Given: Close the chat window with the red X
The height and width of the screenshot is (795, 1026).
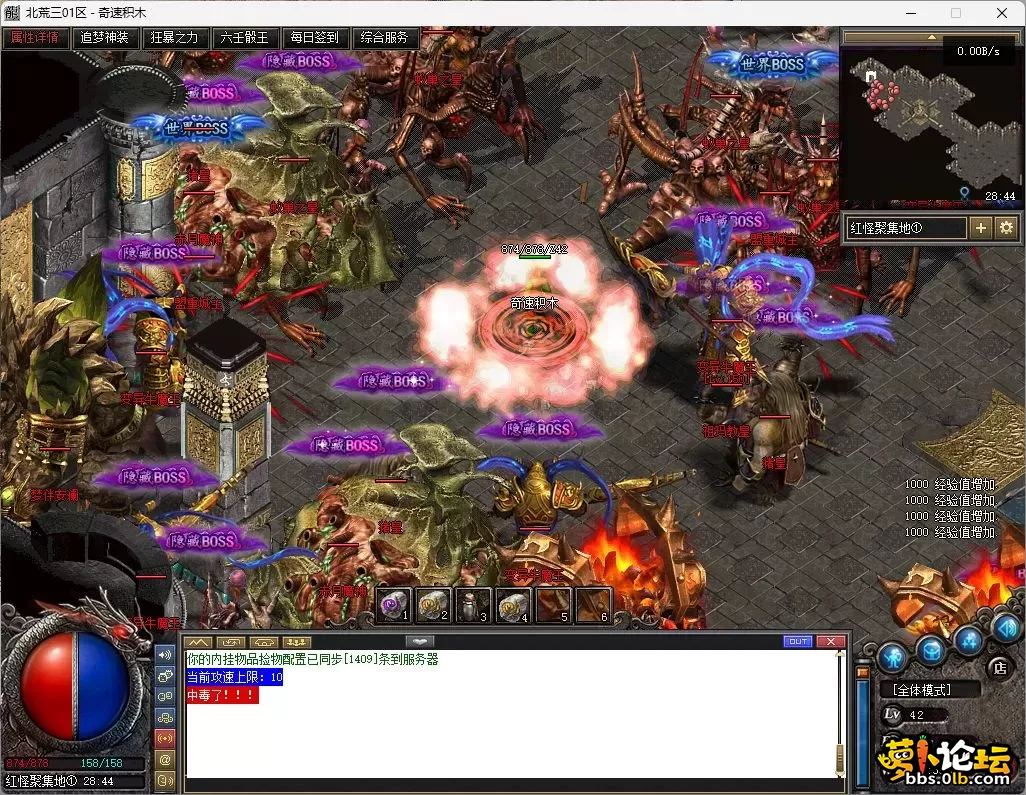Looking at the screenshot, I should (830, 641).
